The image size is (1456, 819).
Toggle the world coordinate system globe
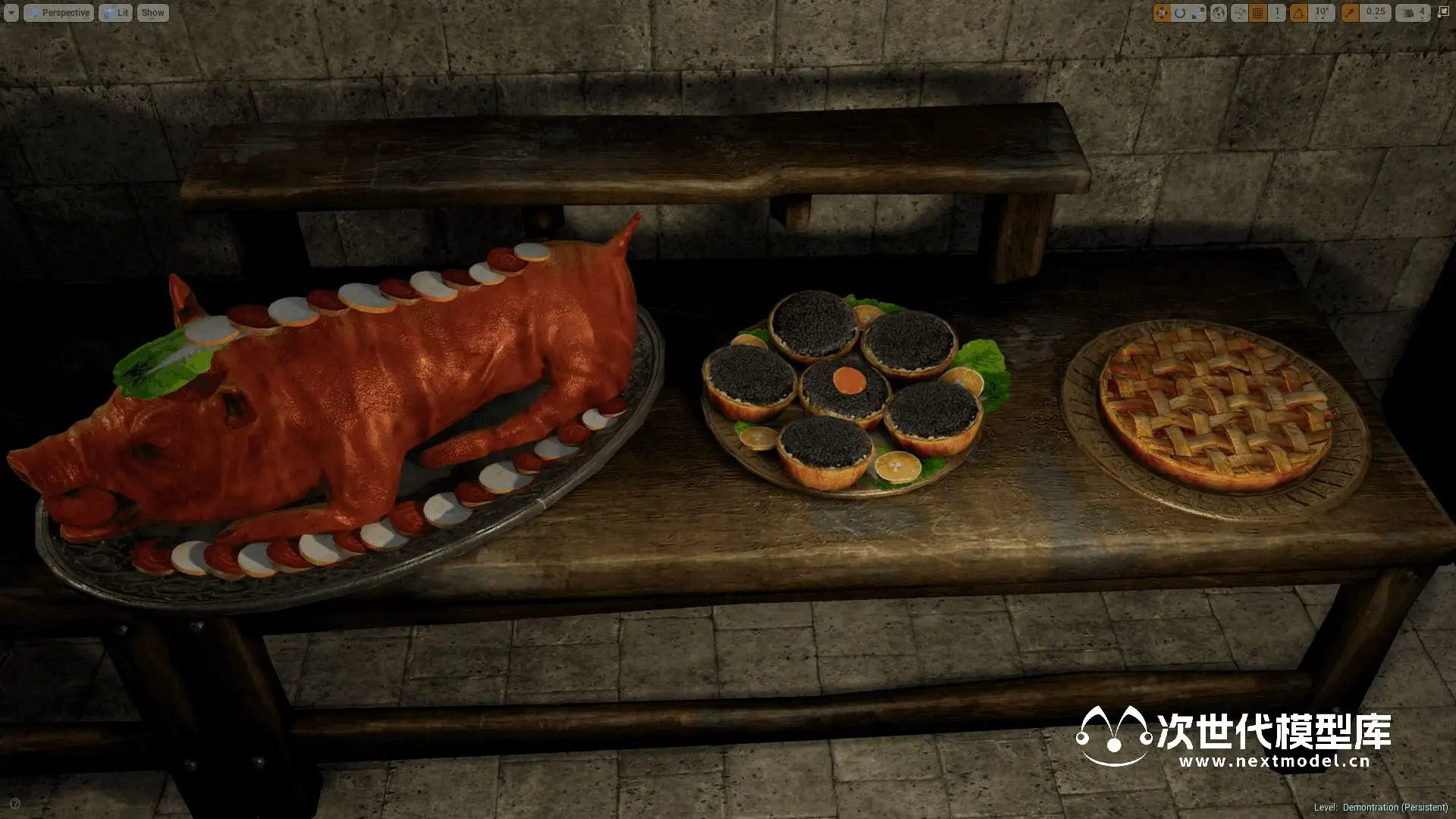click(1218, 13)
